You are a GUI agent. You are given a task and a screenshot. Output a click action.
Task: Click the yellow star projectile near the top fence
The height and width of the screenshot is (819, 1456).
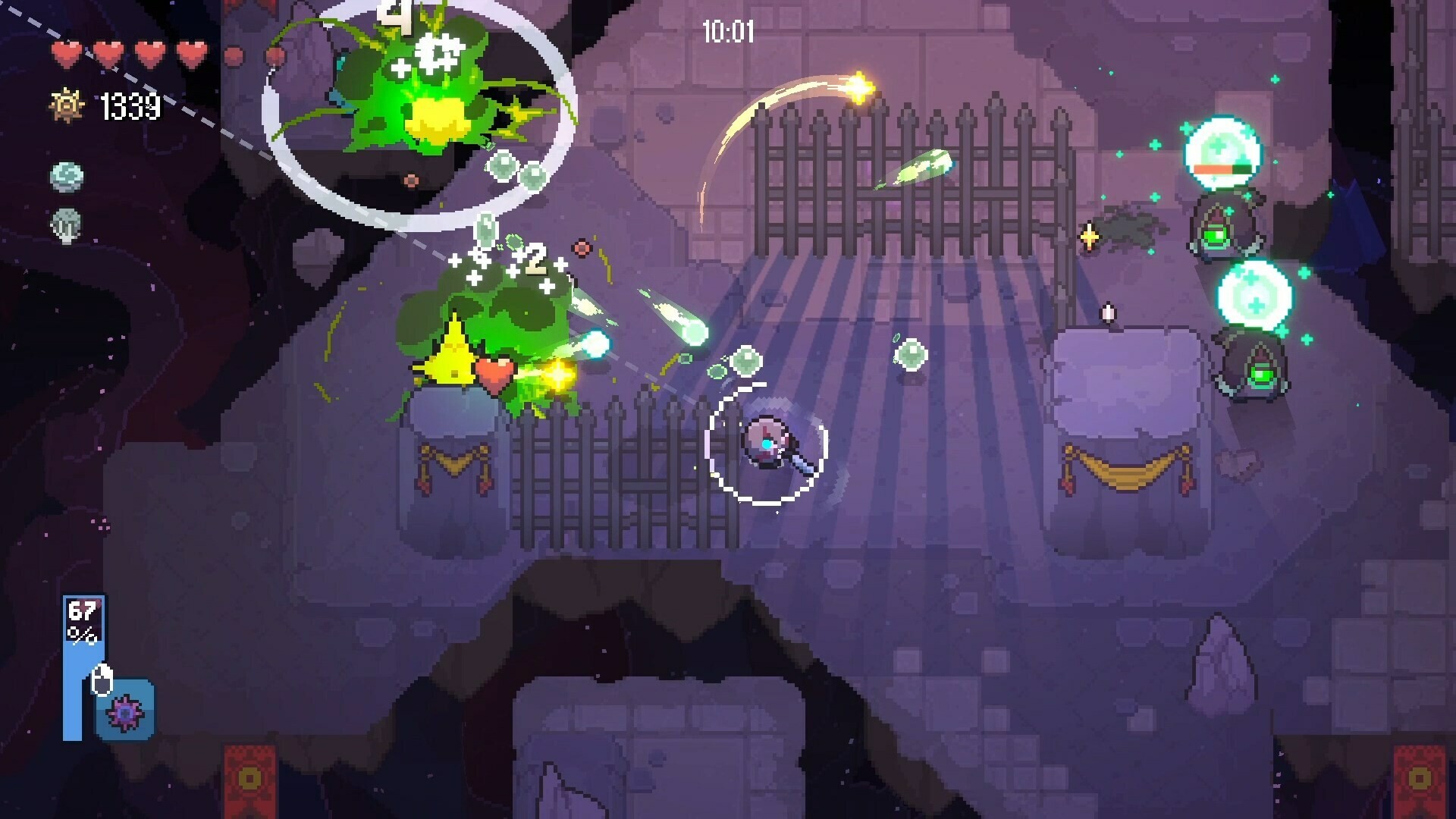[x=861, y=87]
